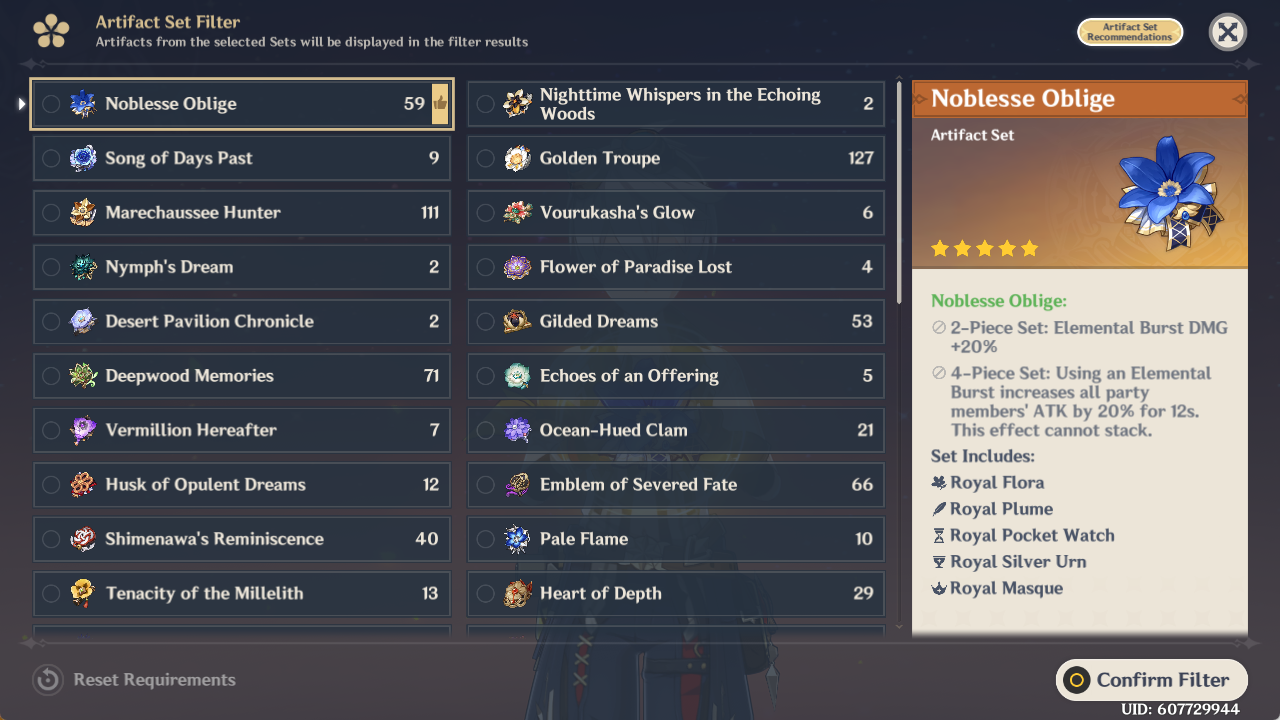The height and width of the screenshot is (720, 1280).
Task: Open Artifact Set Recommendations
Action: 1129,32
